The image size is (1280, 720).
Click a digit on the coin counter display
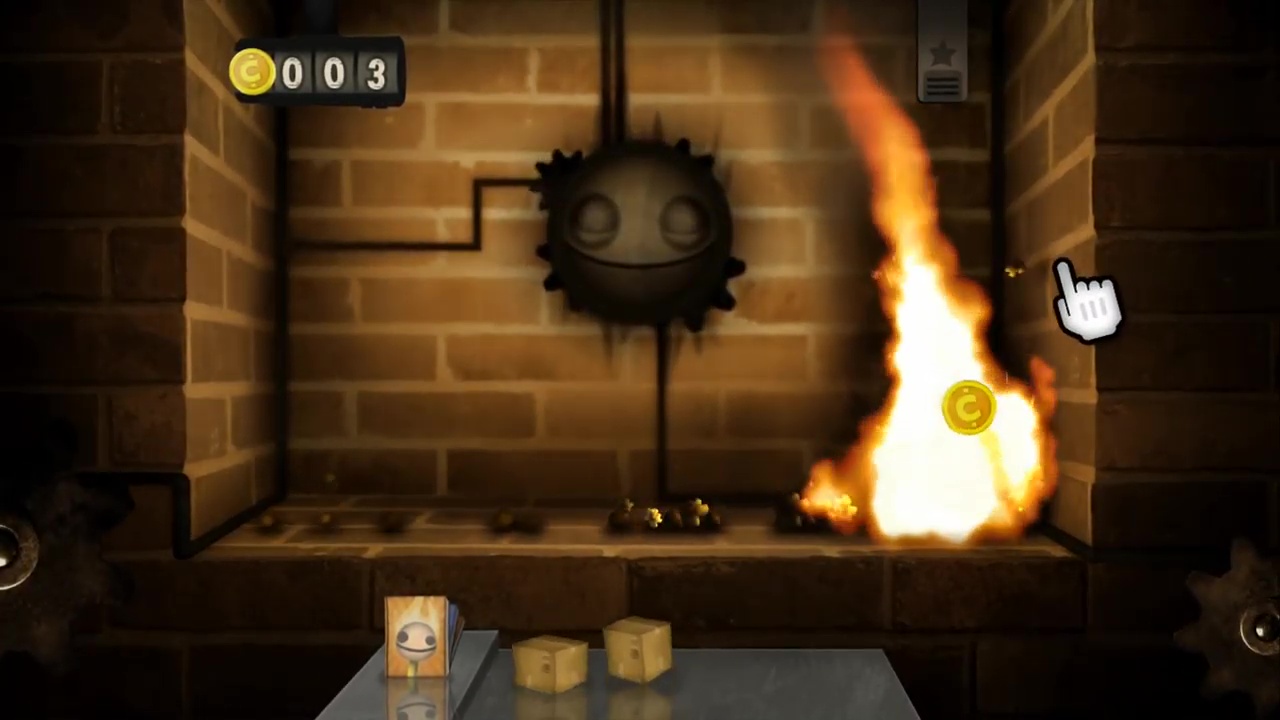tap(333, 72)
